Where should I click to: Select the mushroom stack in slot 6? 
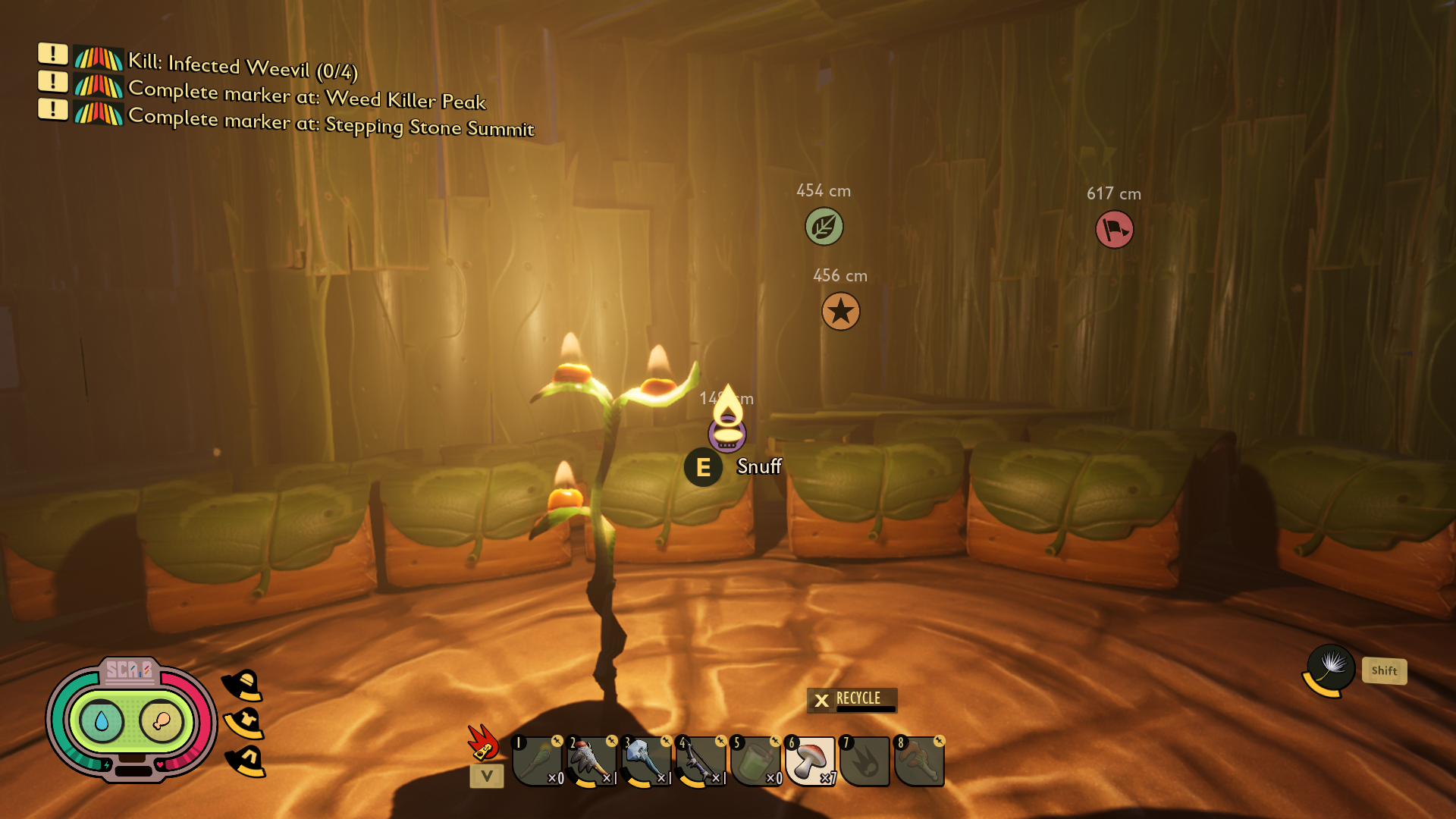[x=811, y=761]
